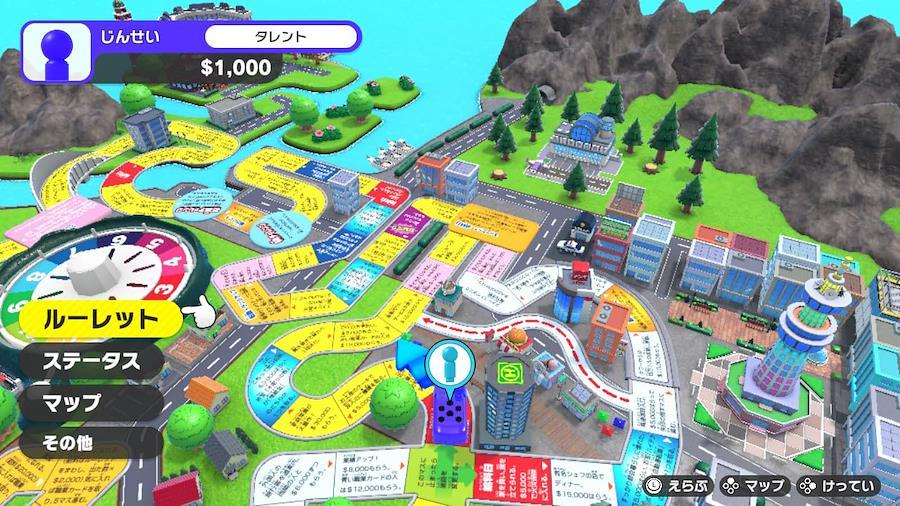Open the その他 menu entry
Image resolution: width=900 pixels, height=506 pixels.
(x=69, y=443)
